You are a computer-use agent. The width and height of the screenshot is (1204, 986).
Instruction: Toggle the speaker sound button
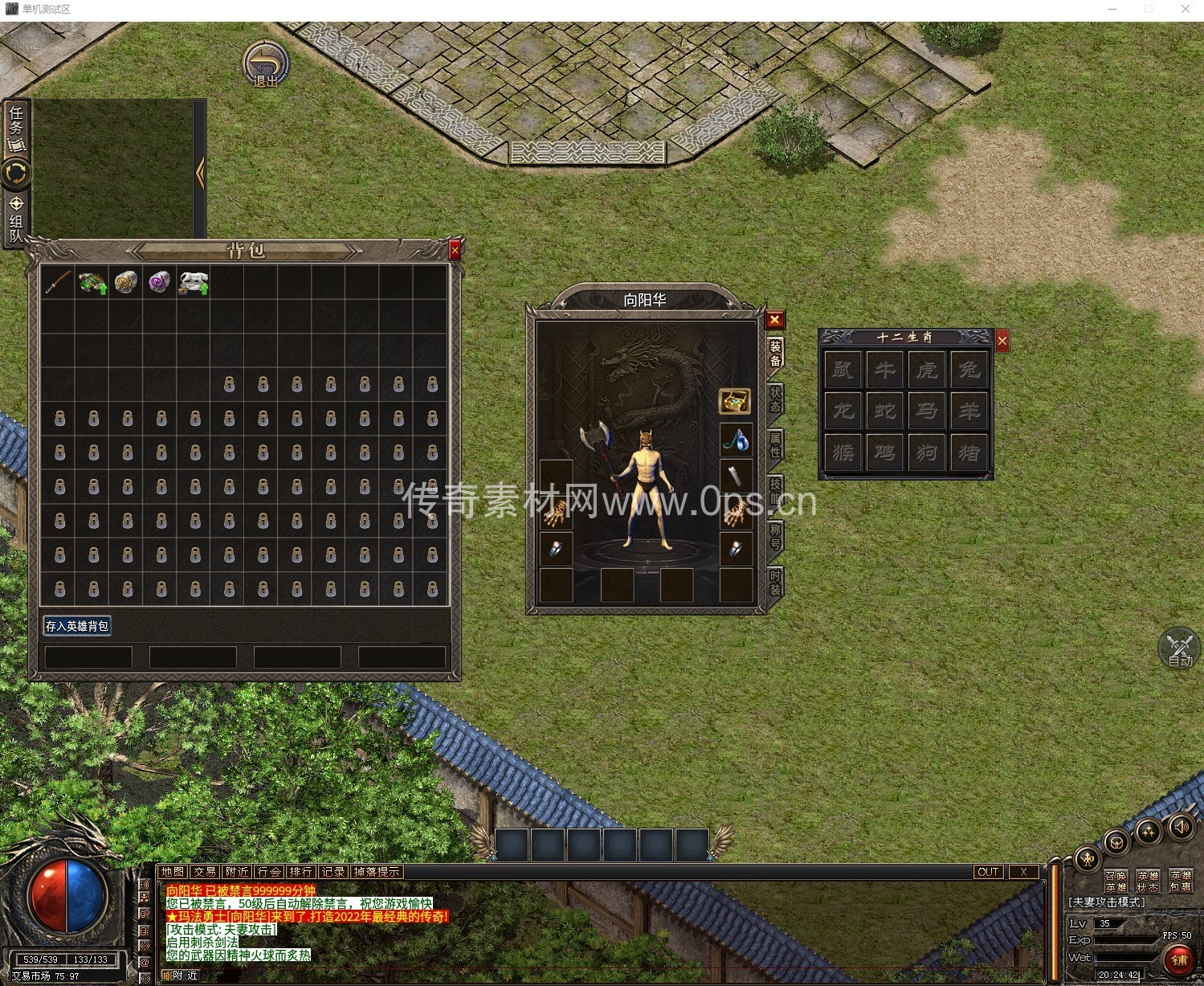1181,827
